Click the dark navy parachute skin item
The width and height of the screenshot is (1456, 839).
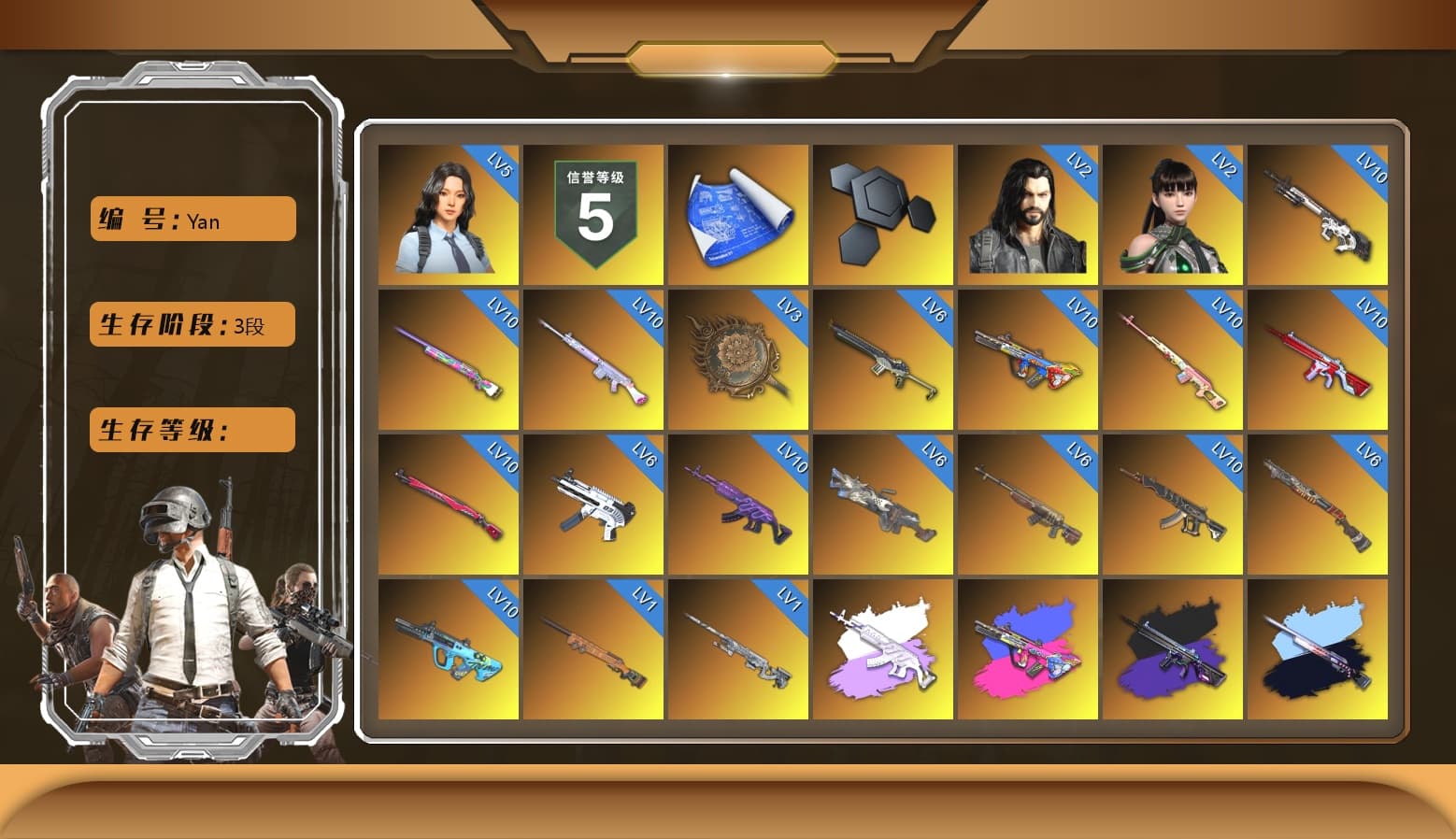click(x=1320, y=647)
